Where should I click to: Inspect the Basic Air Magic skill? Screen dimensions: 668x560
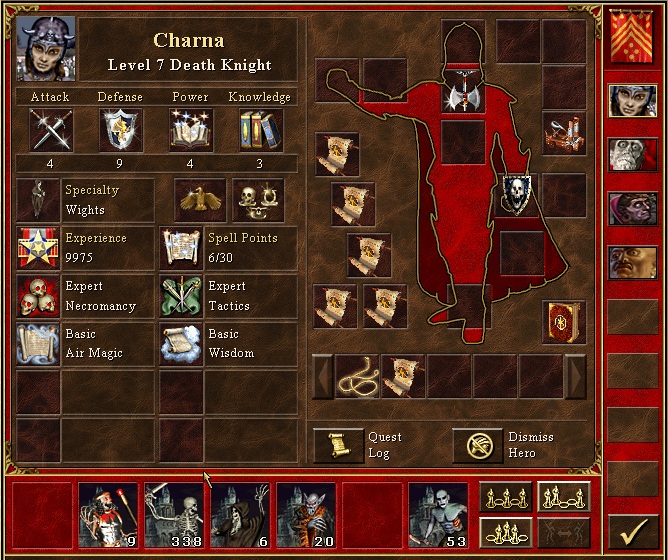37,343
